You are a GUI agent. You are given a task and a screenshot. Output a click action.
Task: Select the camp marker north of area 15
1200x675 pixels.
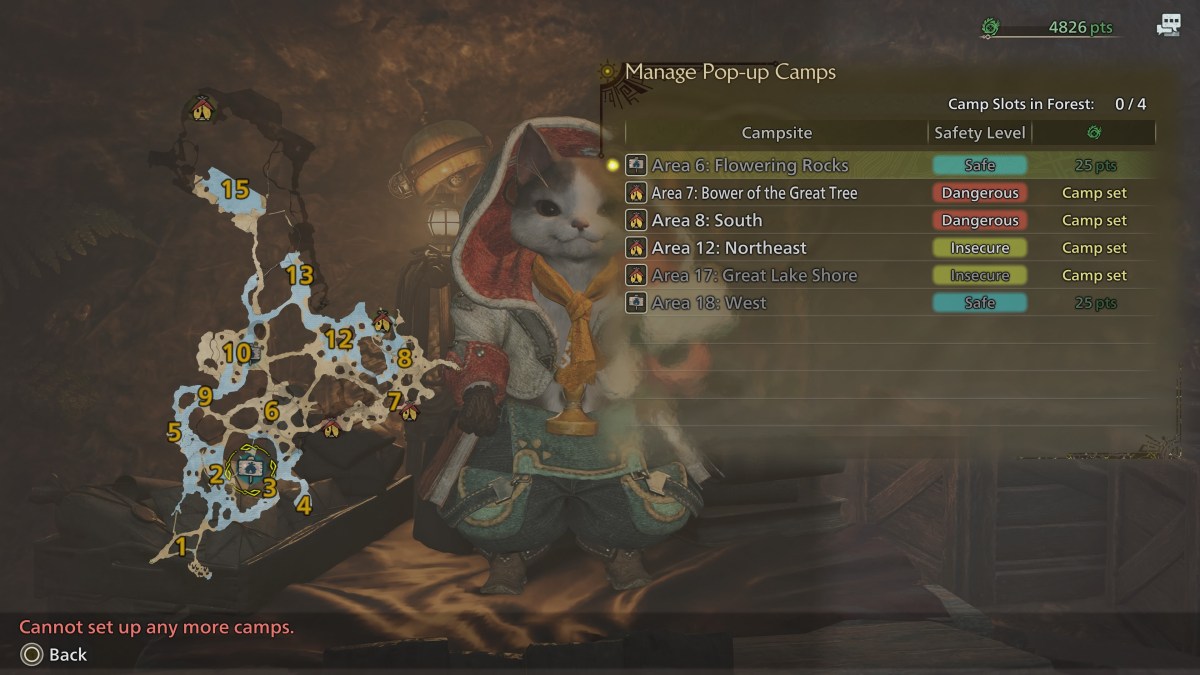tap(203, 109)
